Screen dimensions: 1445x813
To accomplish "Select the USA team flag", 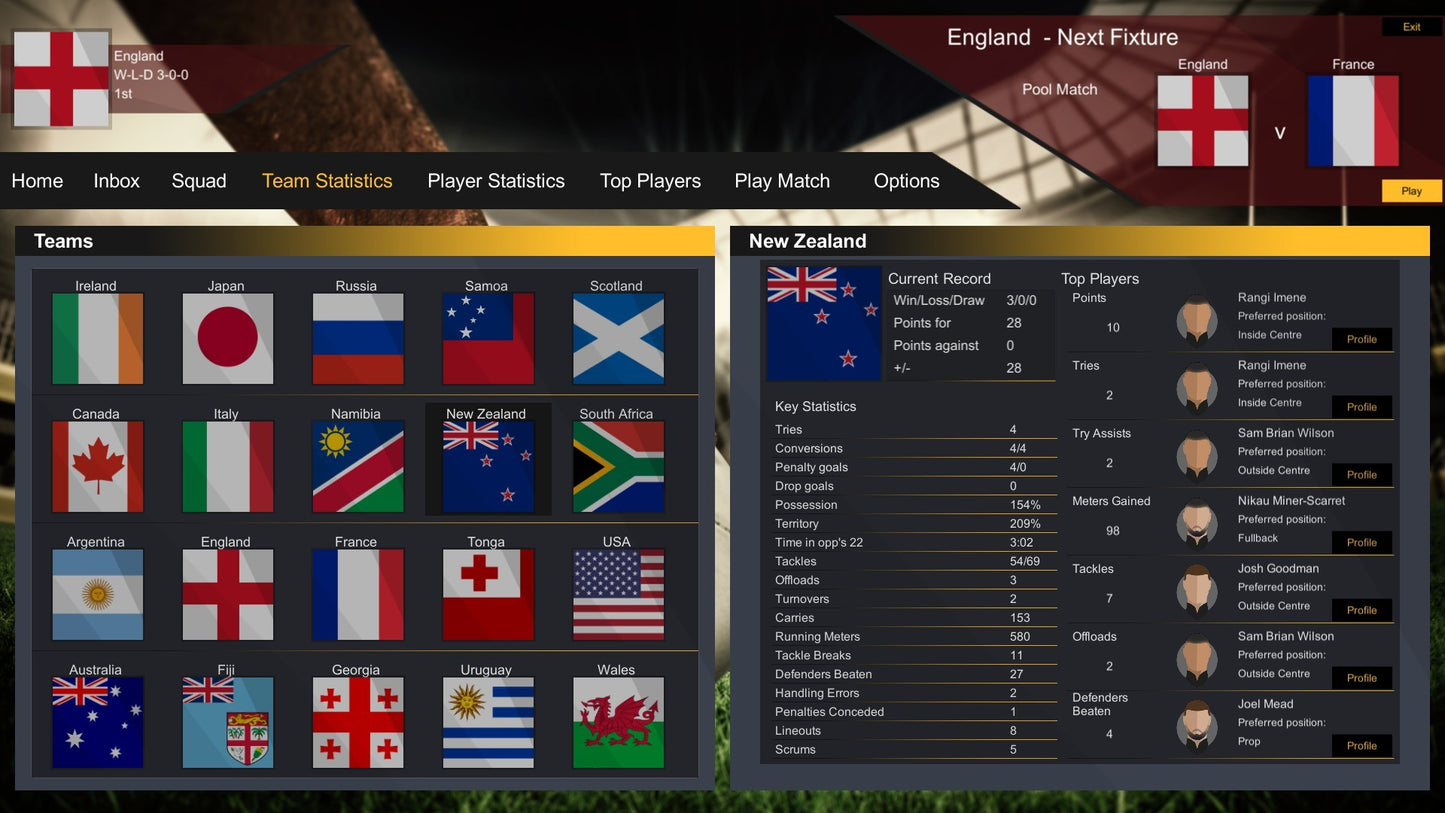I will coord(617,594).
